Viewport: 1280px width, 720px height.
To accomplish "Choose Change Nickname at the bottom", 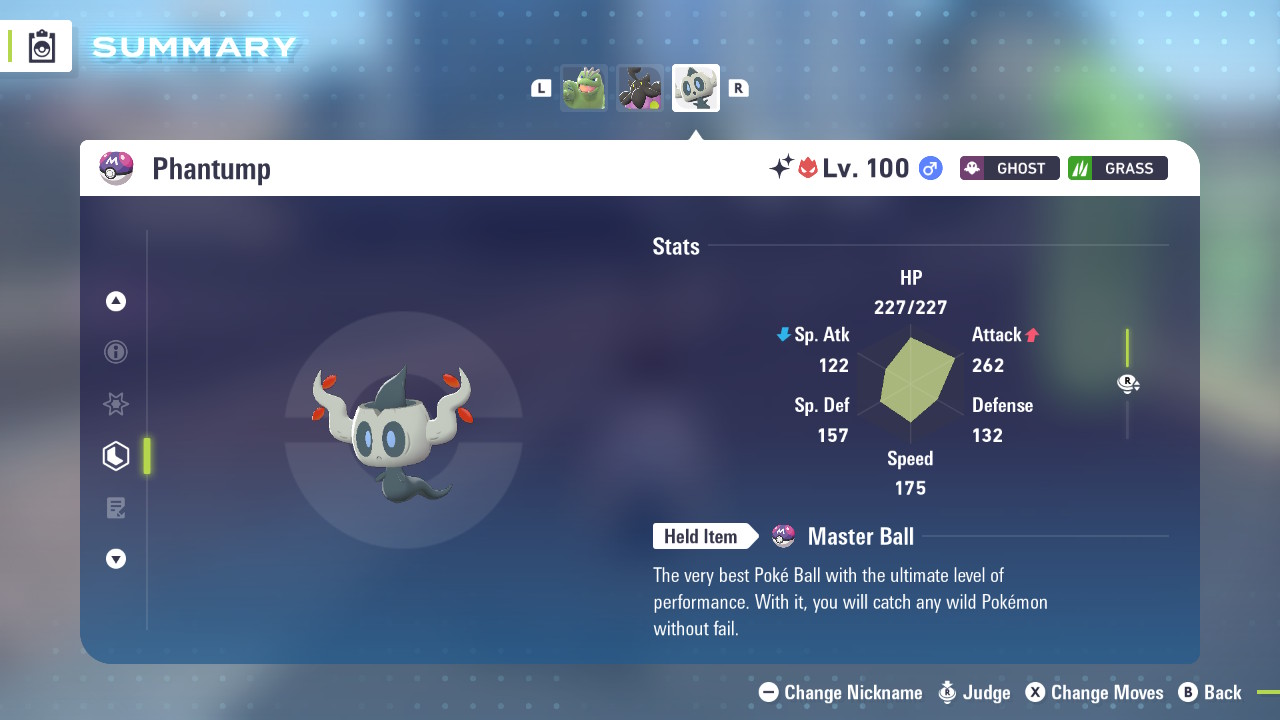I will [x=841, y=692].
